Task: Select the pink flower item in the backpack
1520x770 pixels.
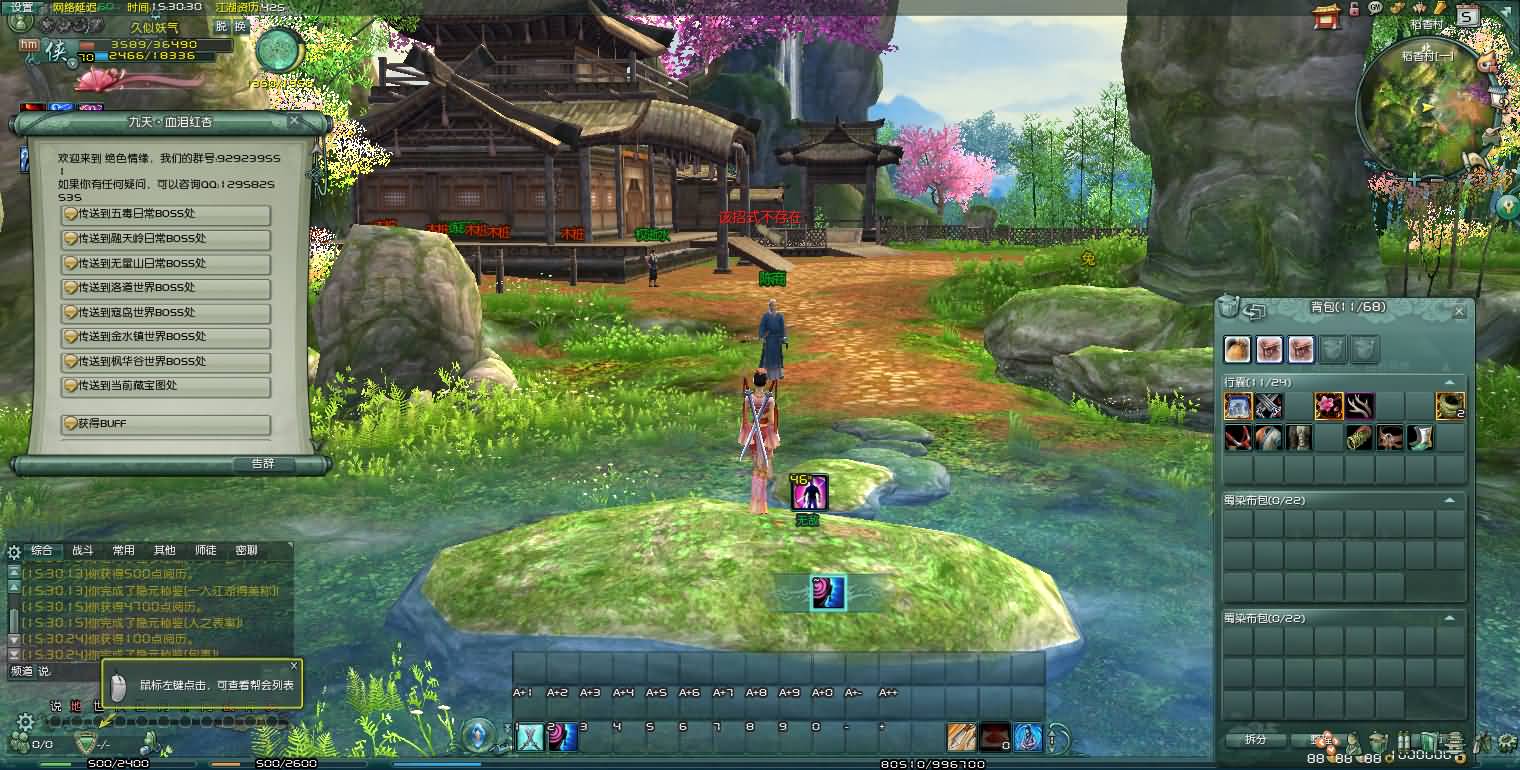Action: point(1328,404)
